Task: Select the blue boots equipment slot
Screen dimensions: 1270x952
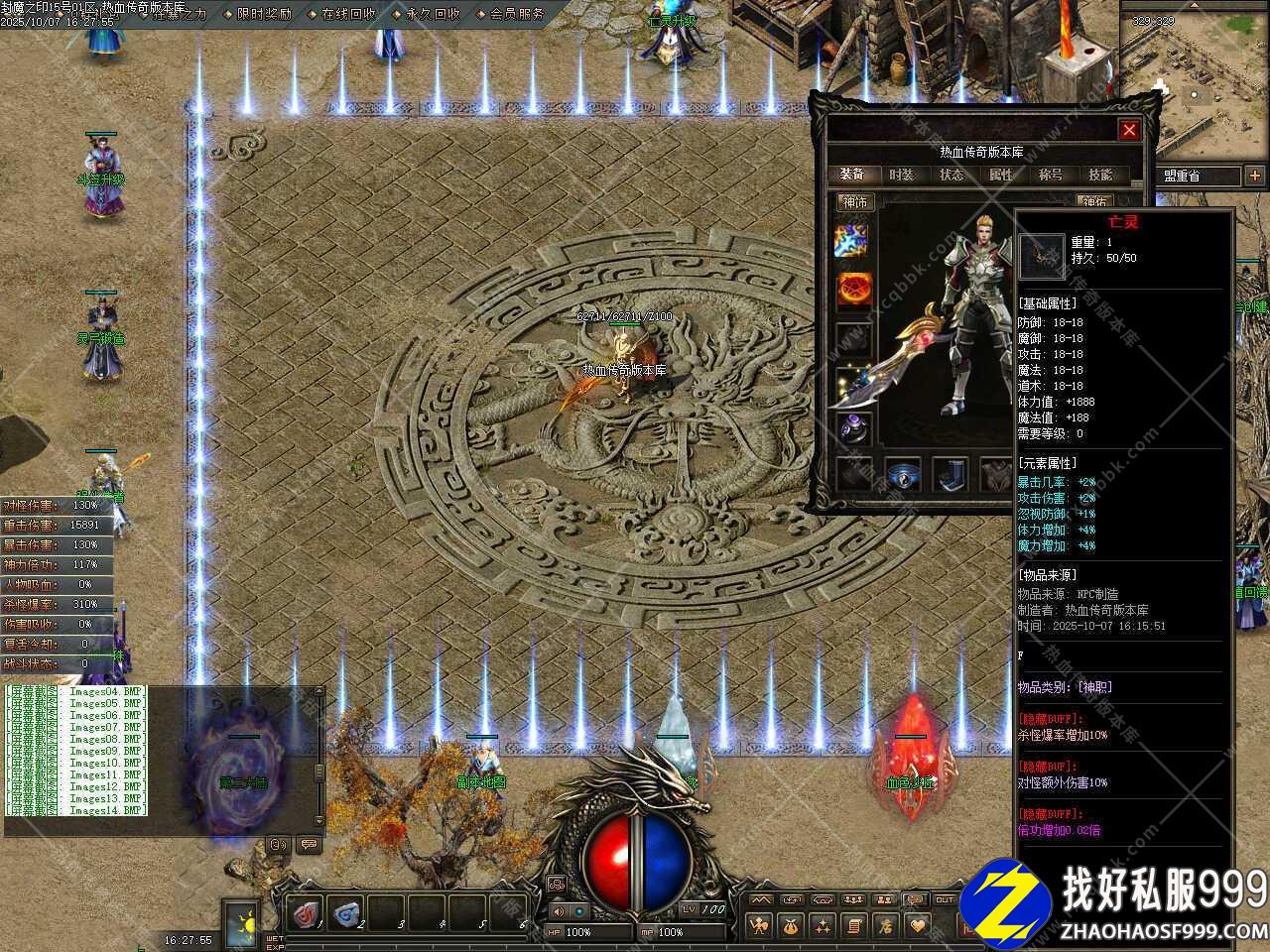Action: (x=951, y=474)
